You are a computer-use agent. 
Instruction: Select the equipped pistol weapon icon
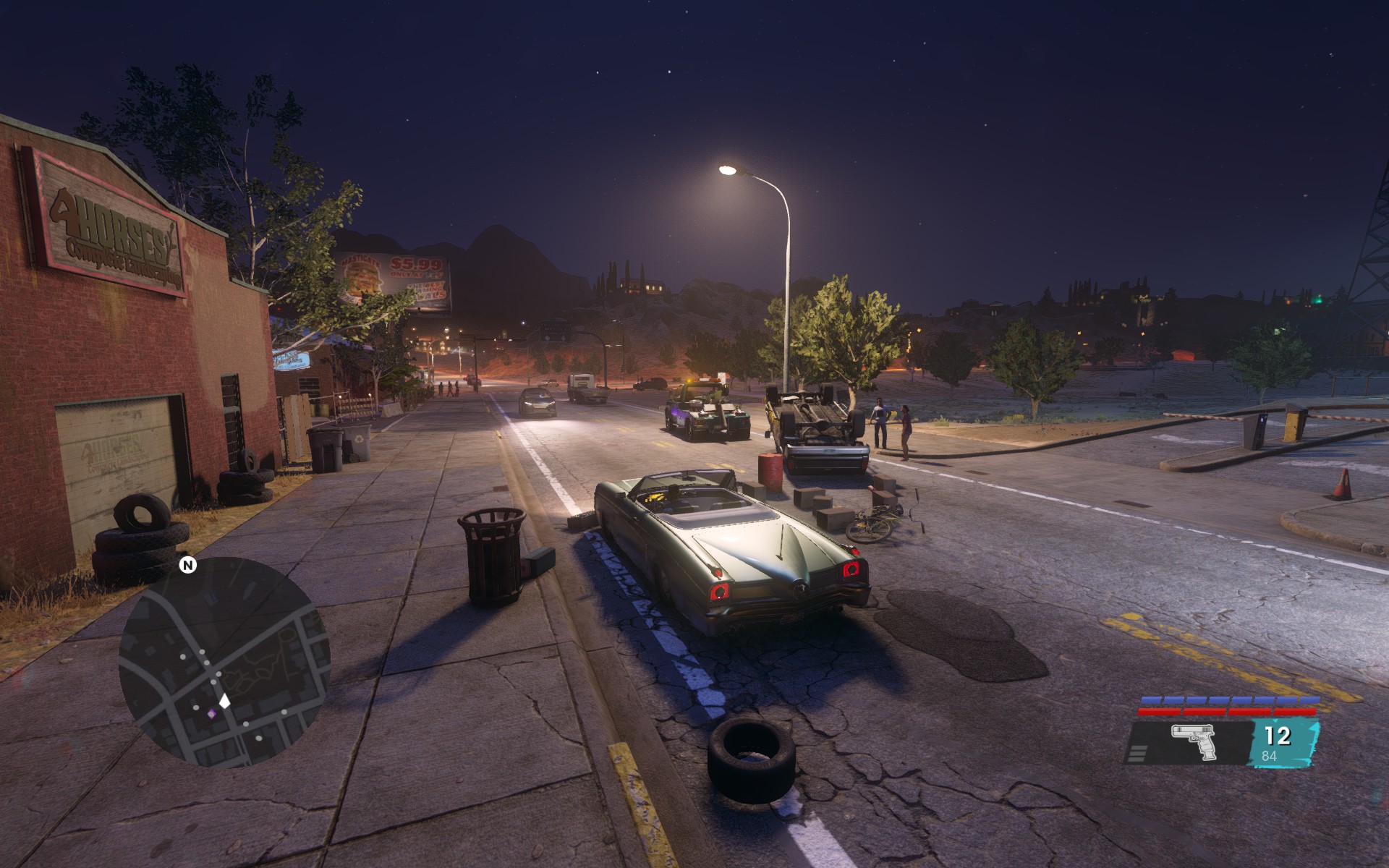pyautogui.click(x=1194, y=743)
